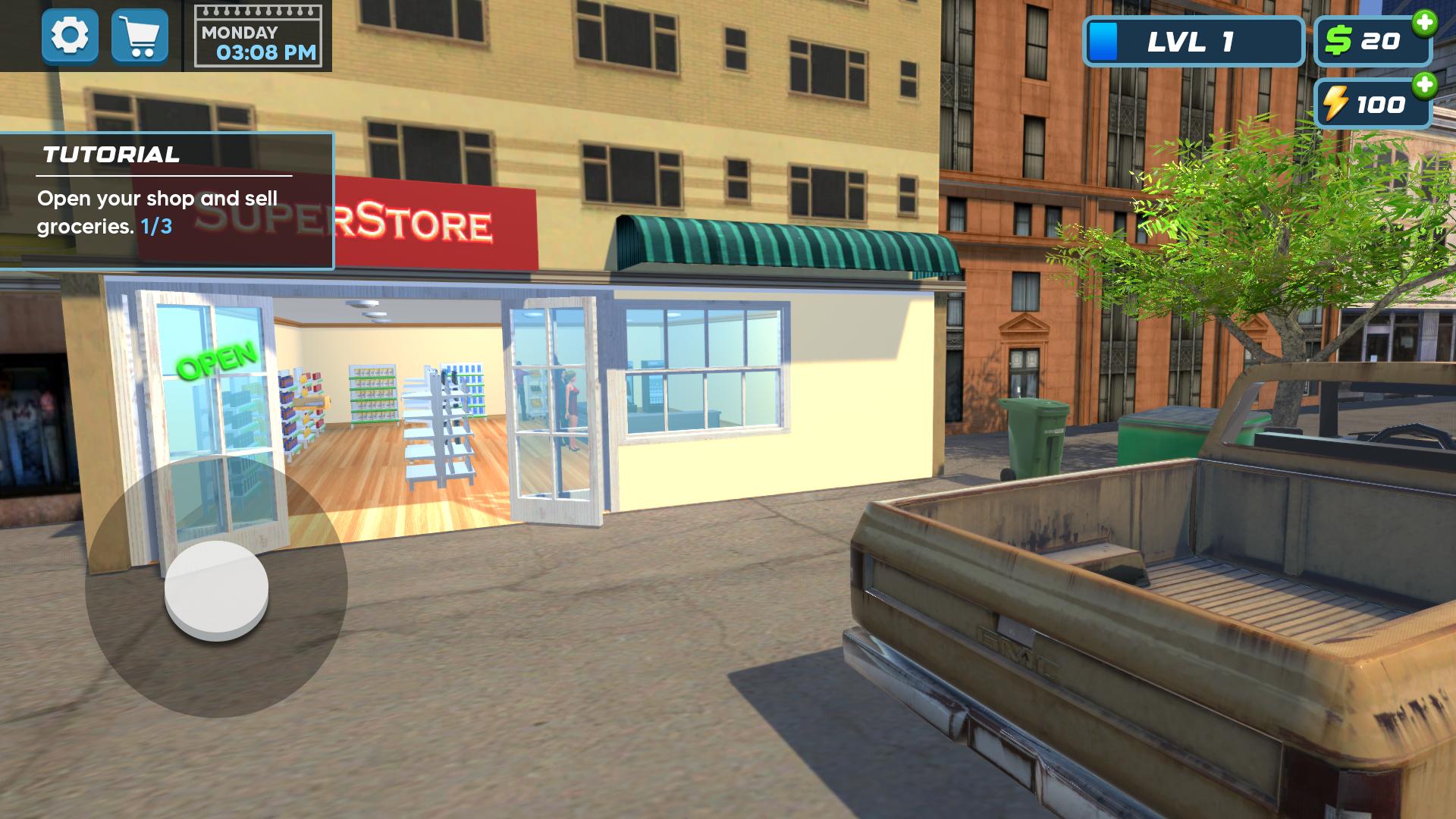Screen dimensions: 1456x819
Task: Open the gear settings menu
Action: pyautogui.click(x=70, y=36)
